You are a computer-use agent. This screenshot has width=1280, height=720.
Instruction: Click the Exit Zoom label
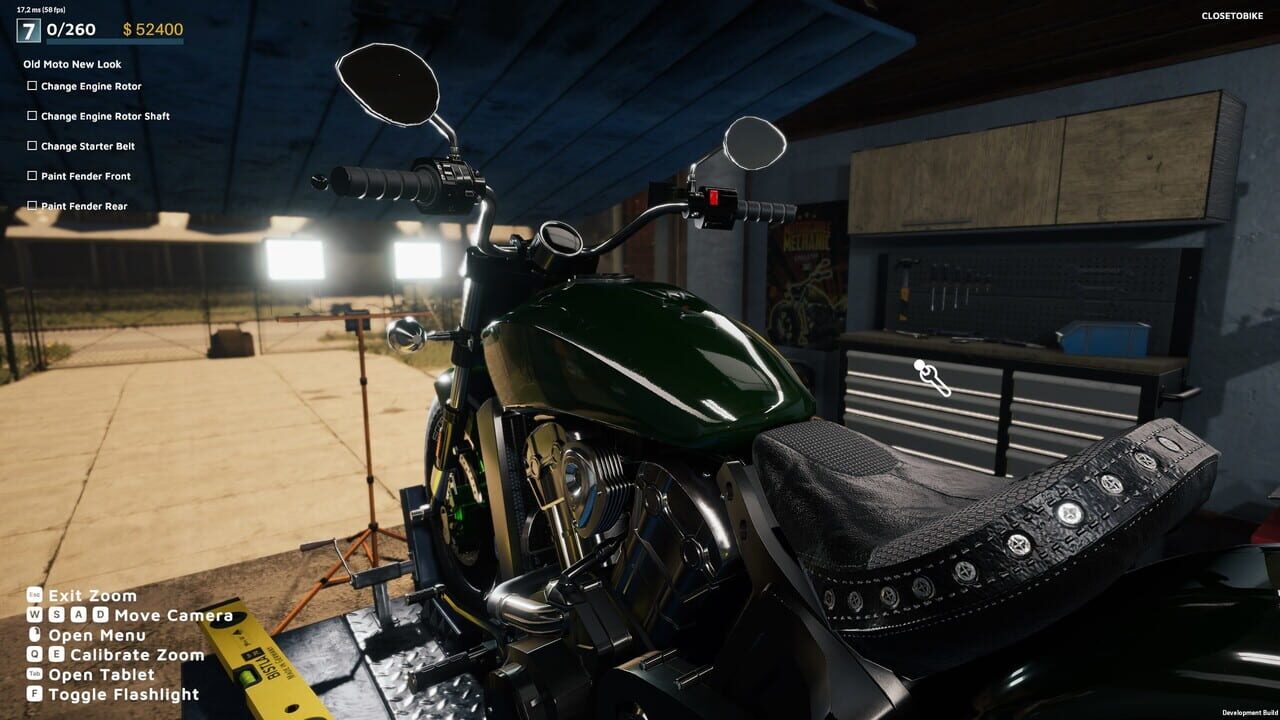click(x=93, y=595)
